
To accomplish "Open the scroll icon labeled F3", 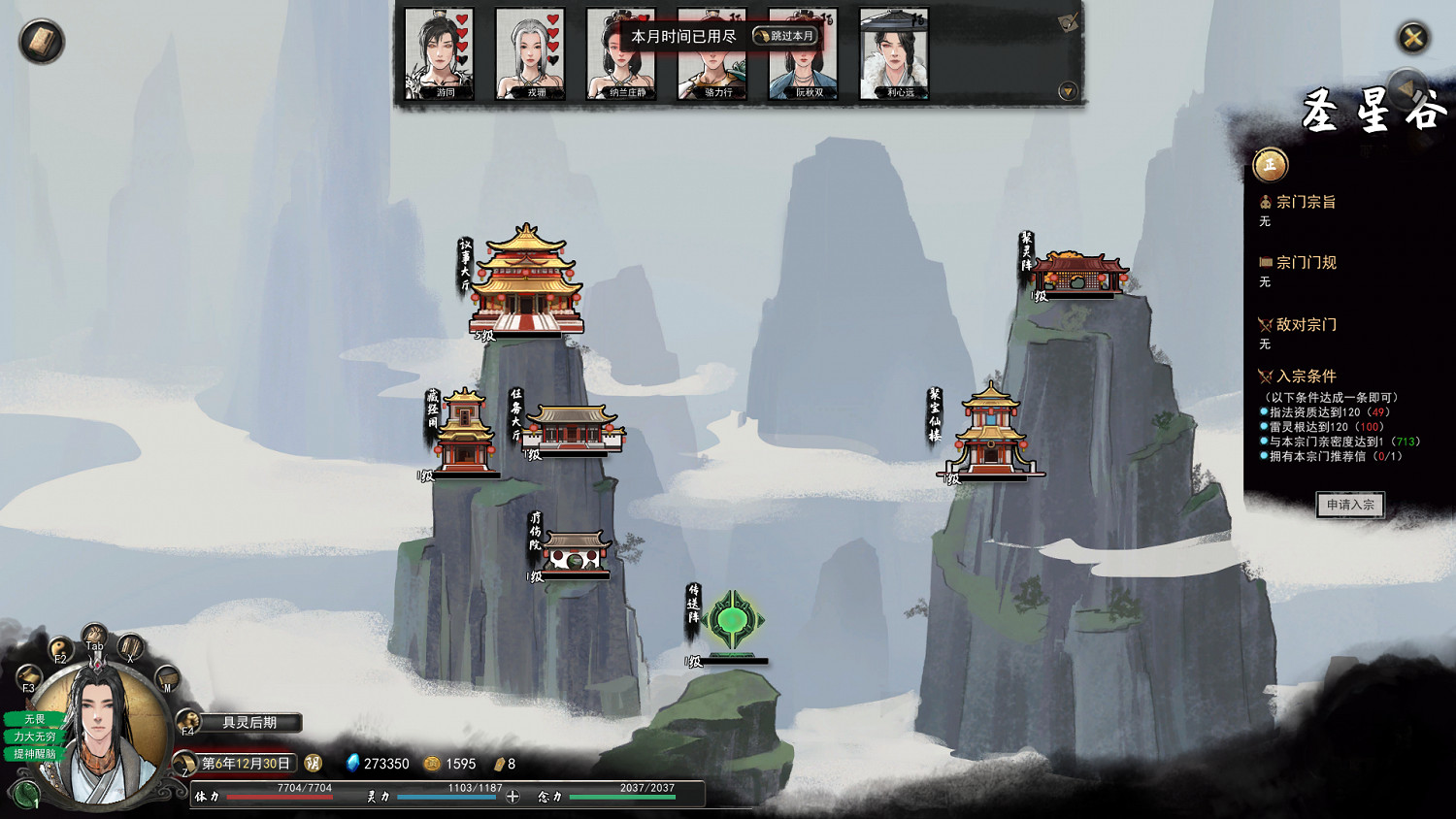I will click(28, 677).
